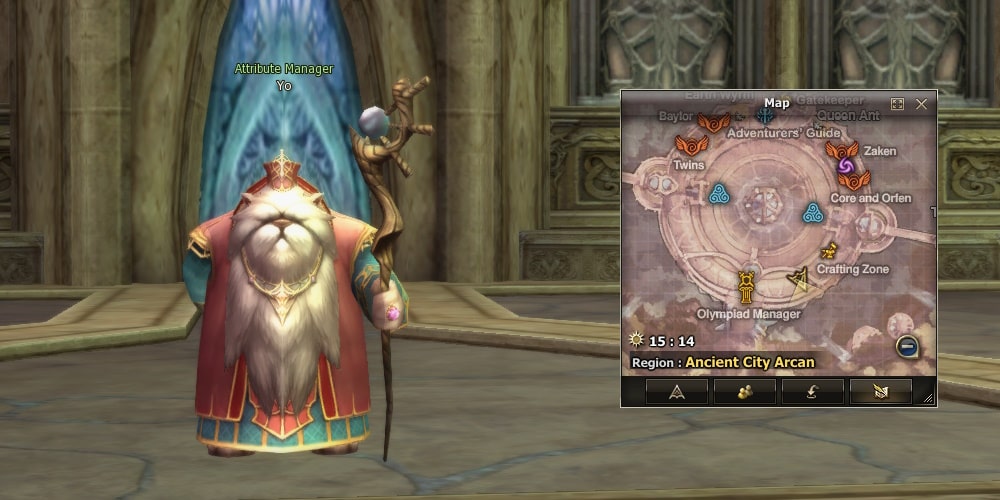The image size is (1000, 500).
Task: Click the curved return arrow map button
Action: click(812, 391)
